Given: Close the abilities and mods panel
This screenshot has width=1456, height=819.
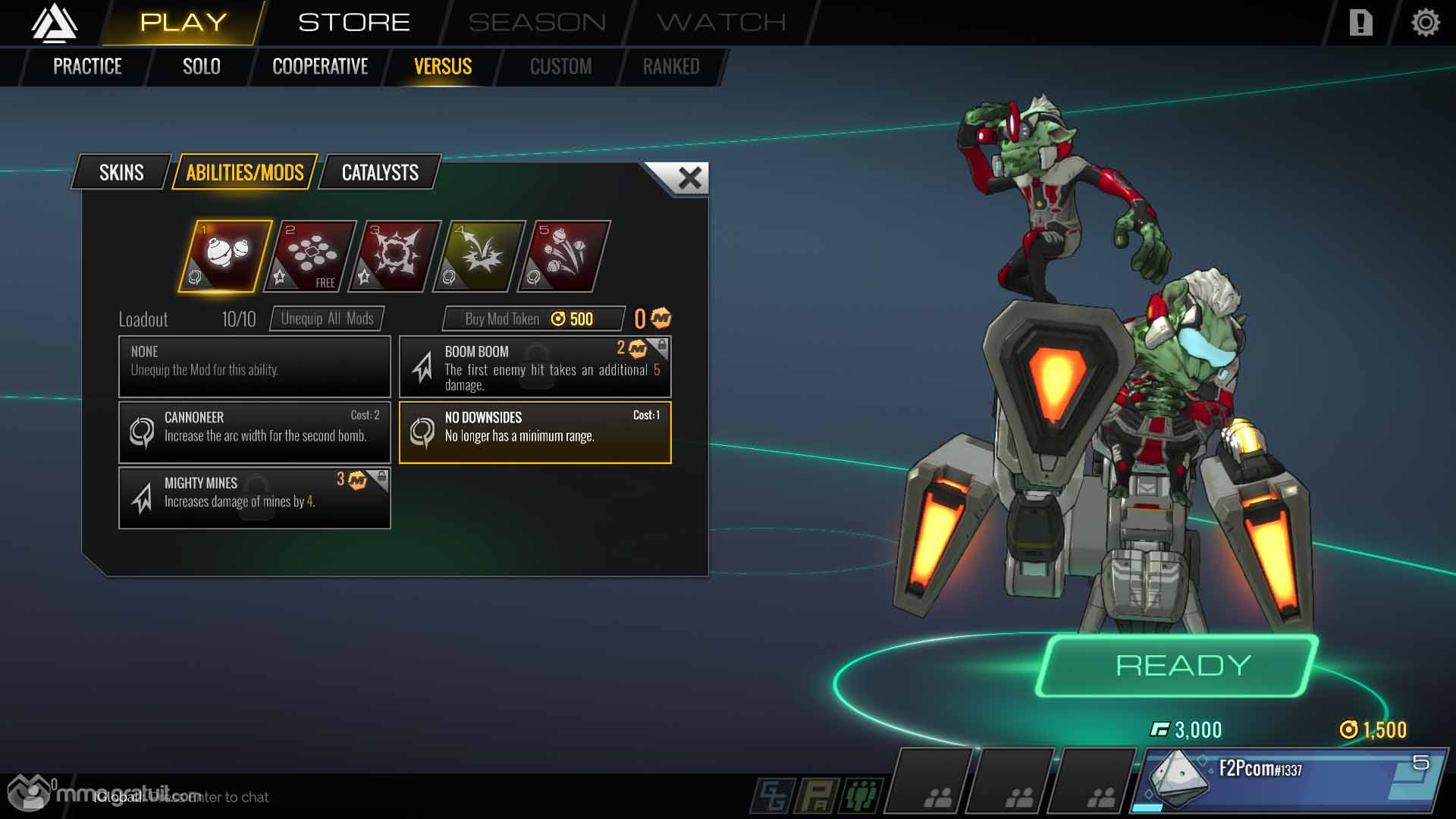Looking at the screenshot, I should tap(689, 179).
